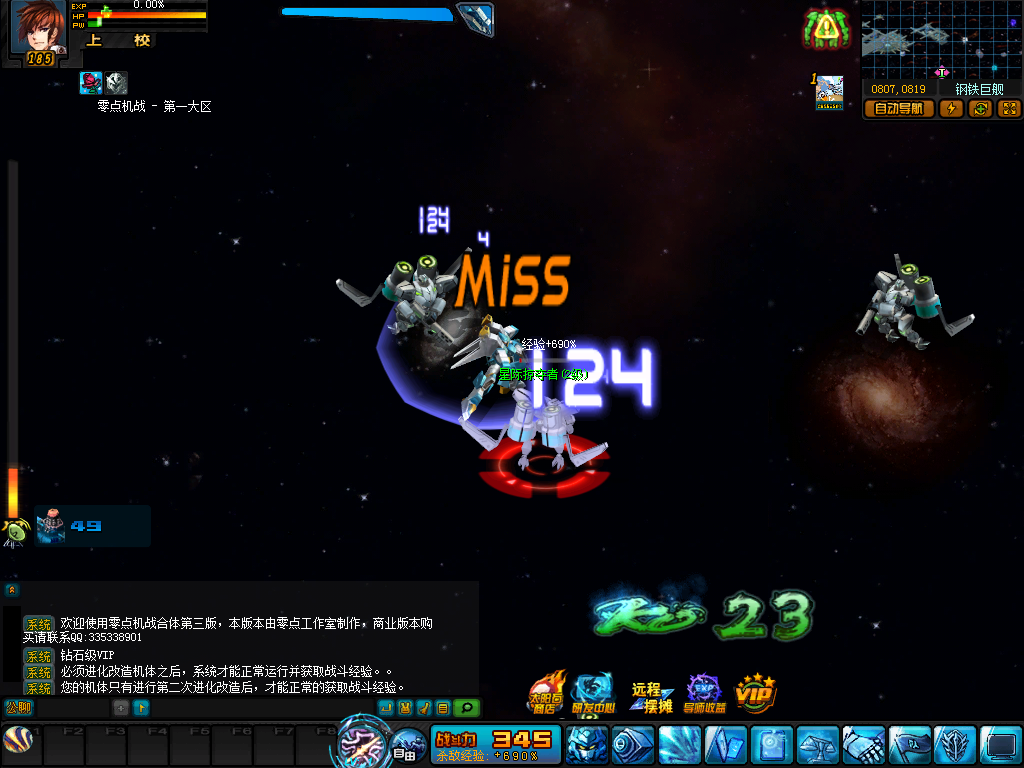
Task: Select the 公聊 public chat channel button
Action: (19, 708)
